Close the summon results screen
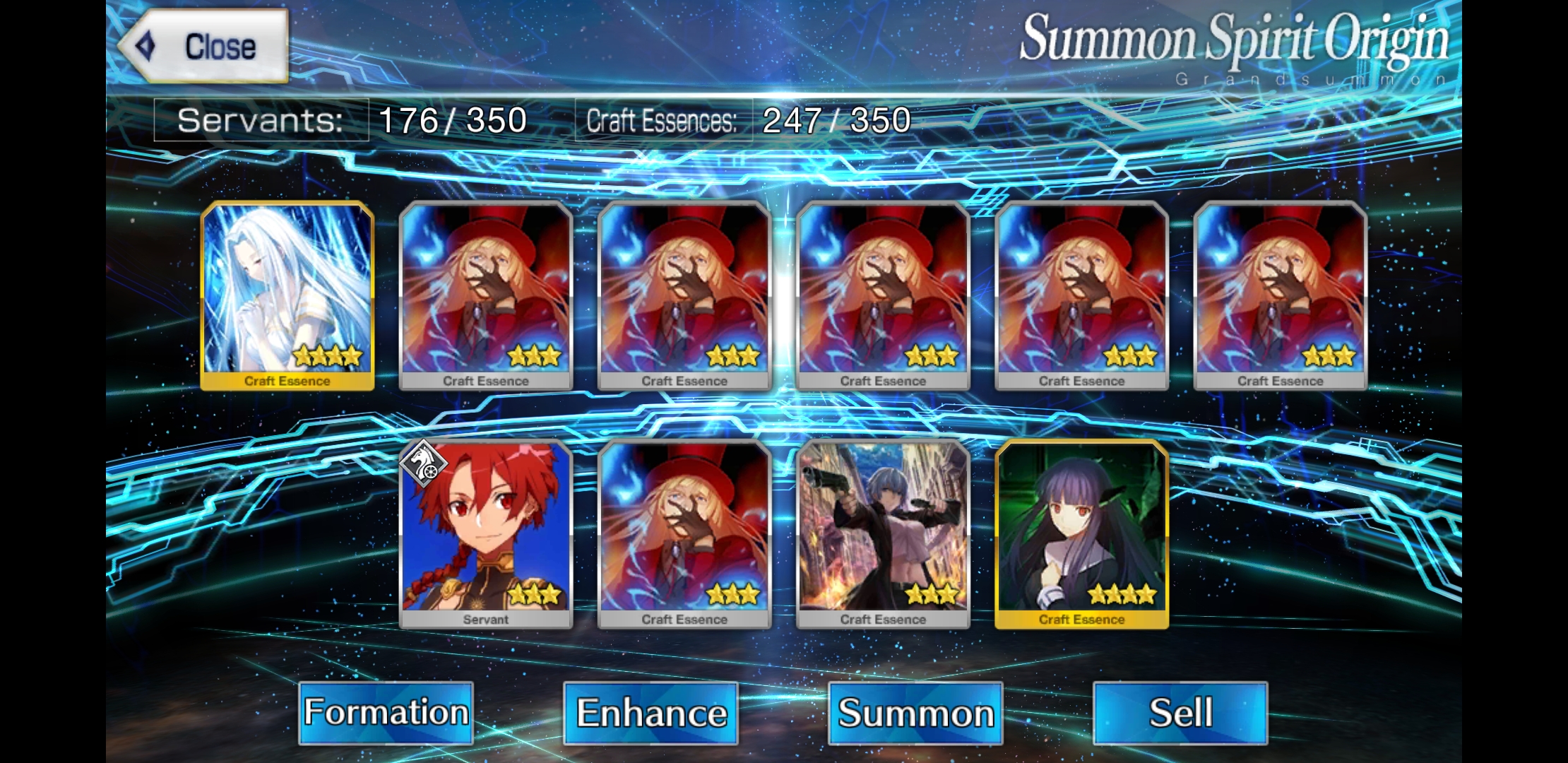Screen dimensions: 1568x763 [203, 47]
